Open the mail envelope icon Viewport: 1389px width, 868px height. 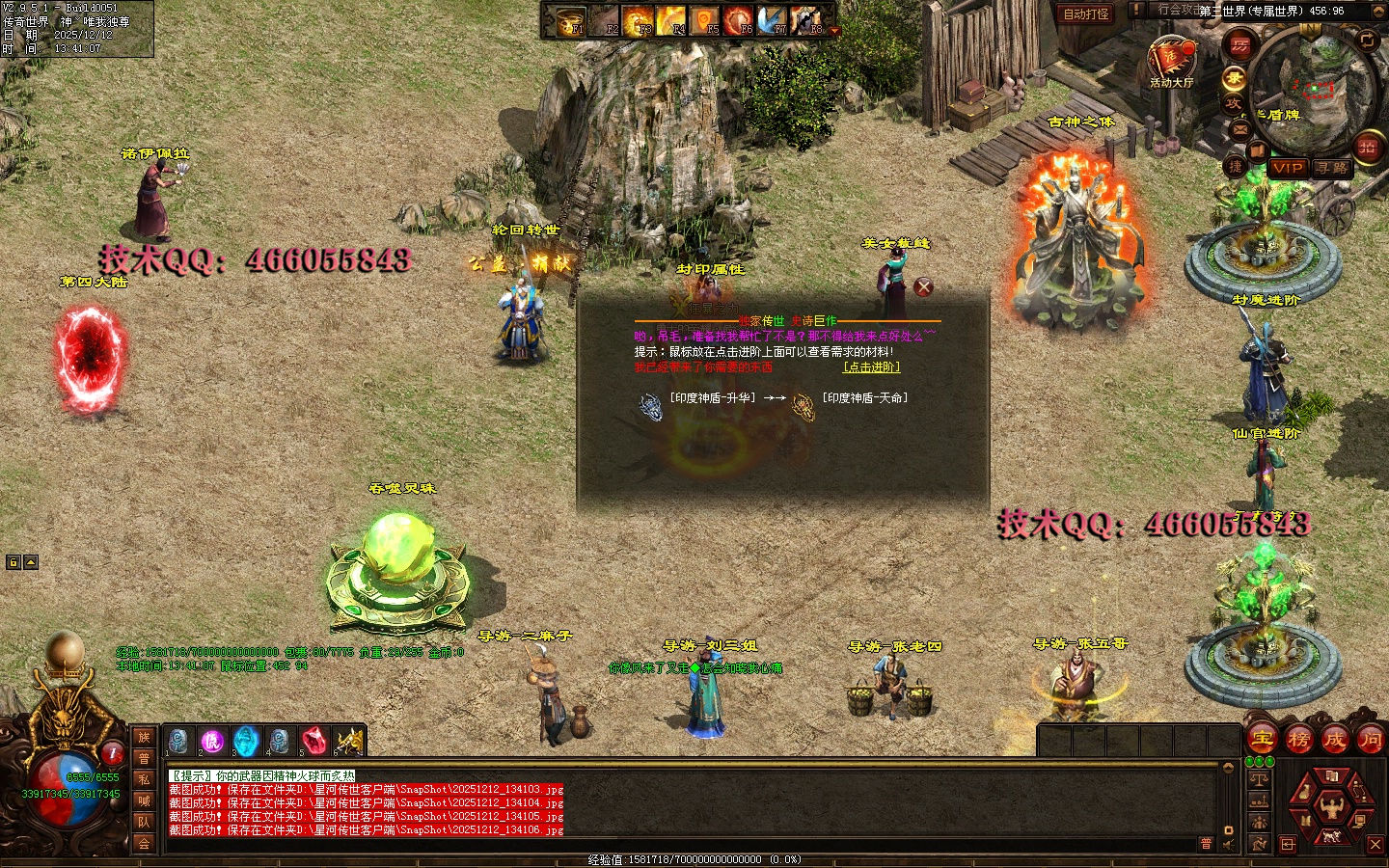[1240, 128]
